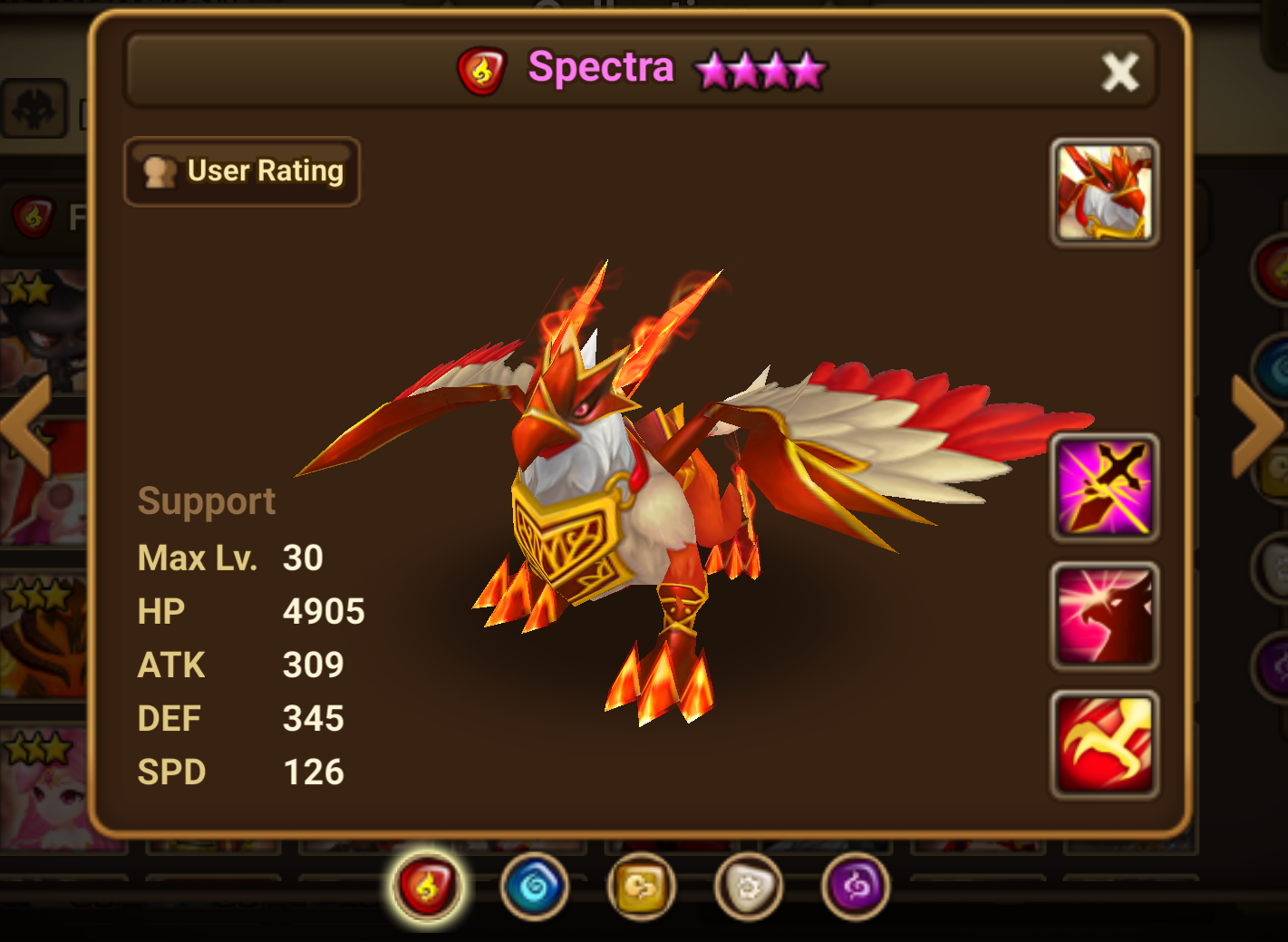Click the Max Lv. 30 stat entry
This screenshot has width=1288, height=942.
point(229,558)
